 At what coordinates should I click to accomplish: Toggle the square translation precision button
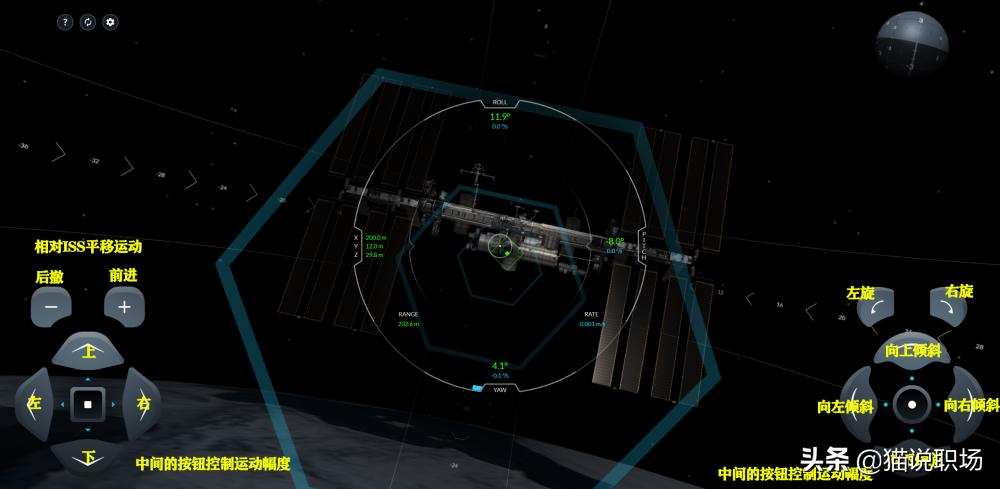pyautogui.click(x=88, y=404)
